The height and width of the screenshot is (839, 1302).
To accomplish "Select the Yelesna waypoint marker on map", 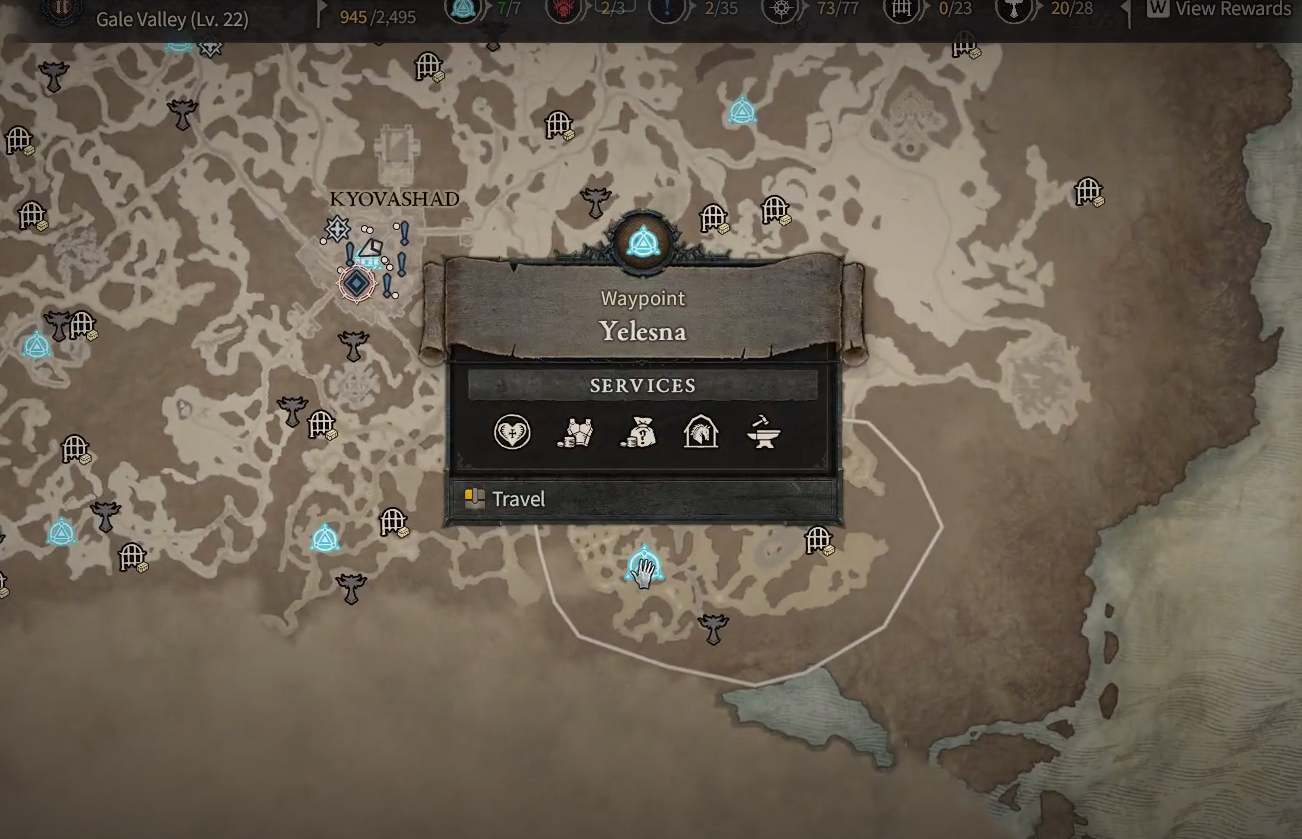I will point(642,567).
